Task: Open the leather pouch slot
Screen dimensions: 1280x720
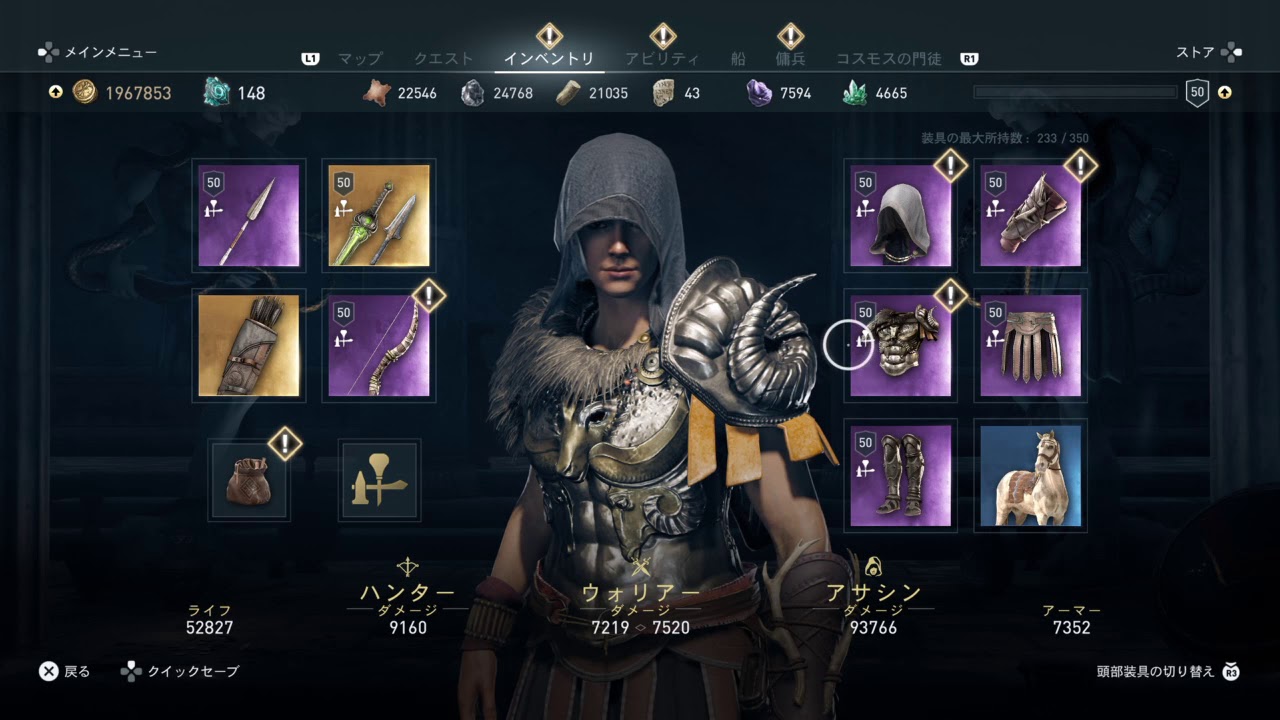Action: [249, 480]
